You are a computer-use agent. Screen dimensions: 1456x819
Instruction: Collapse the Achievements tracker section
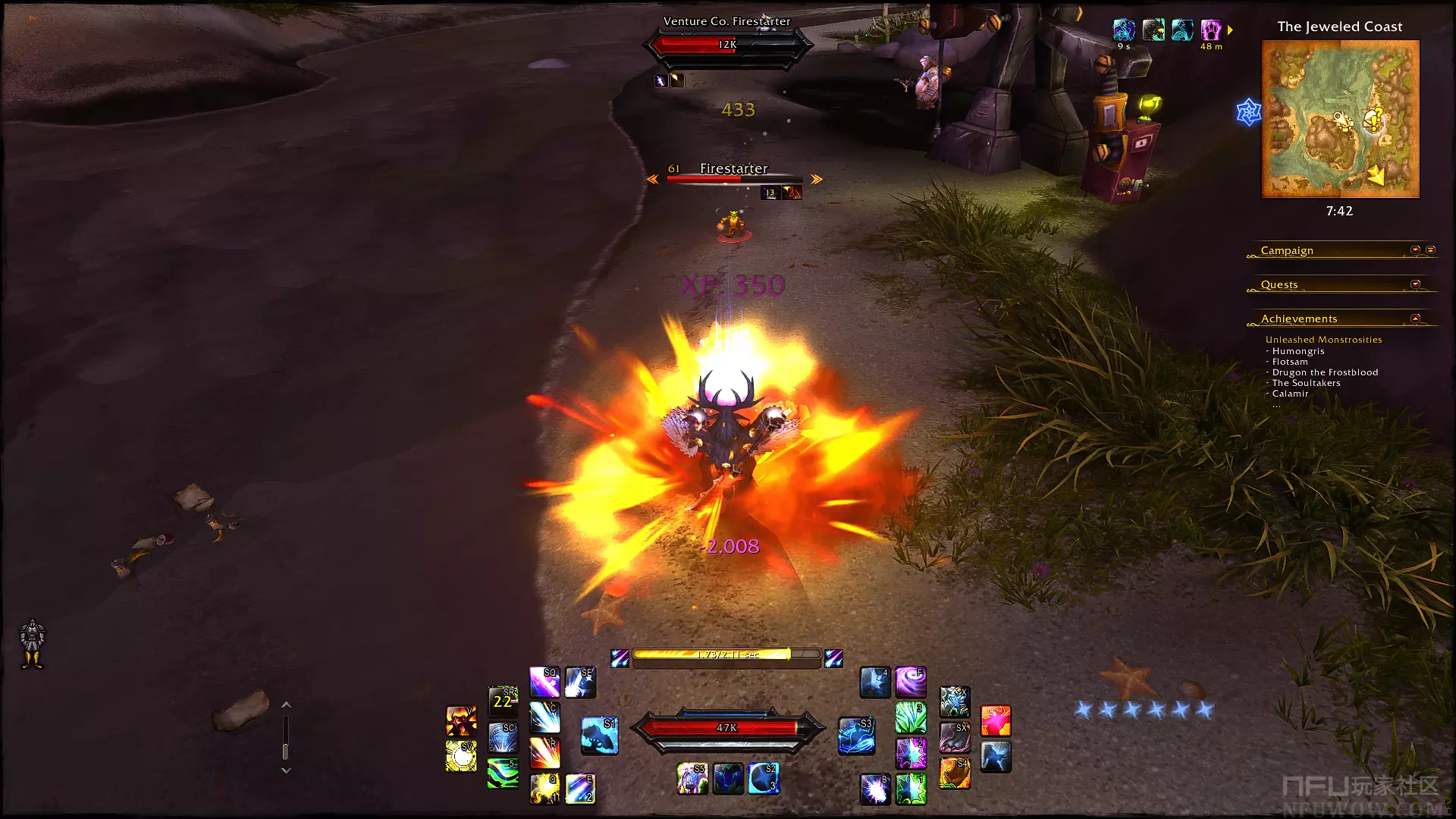click(x=1415, y=318)
